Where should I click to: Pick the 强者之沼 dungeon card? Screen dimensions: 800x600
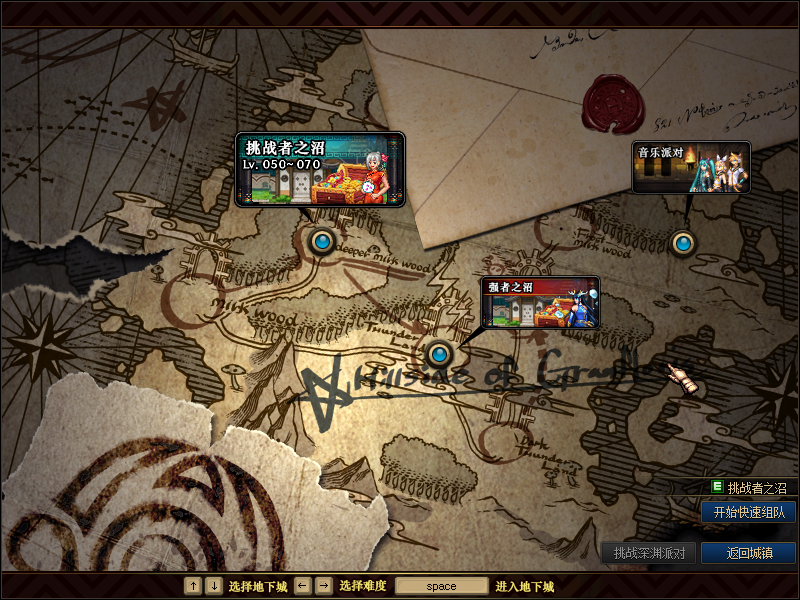[x=540, y=302]
